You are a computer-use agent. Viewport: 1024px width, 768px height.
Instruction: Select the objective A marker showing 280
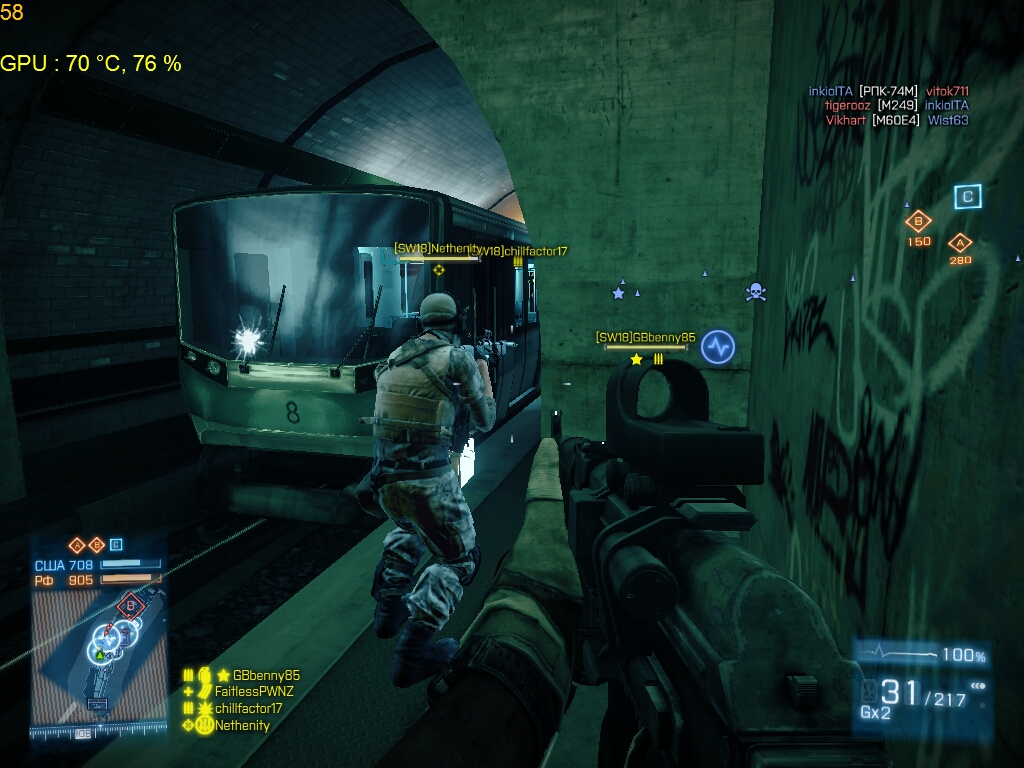960,242
